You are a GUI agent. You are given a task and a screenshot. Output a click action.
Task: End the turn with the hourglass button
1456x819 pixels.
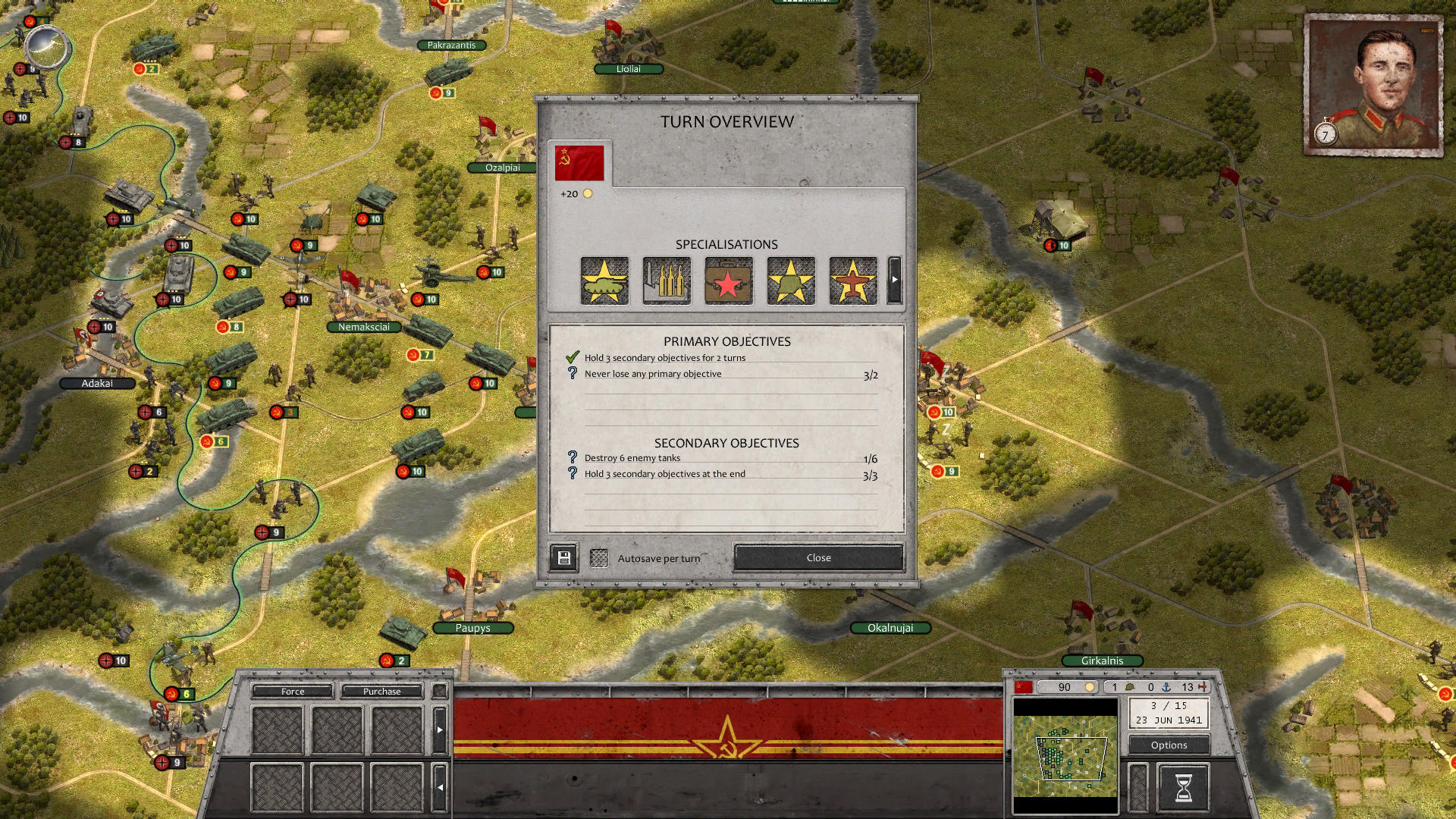tap(1183, 787)
